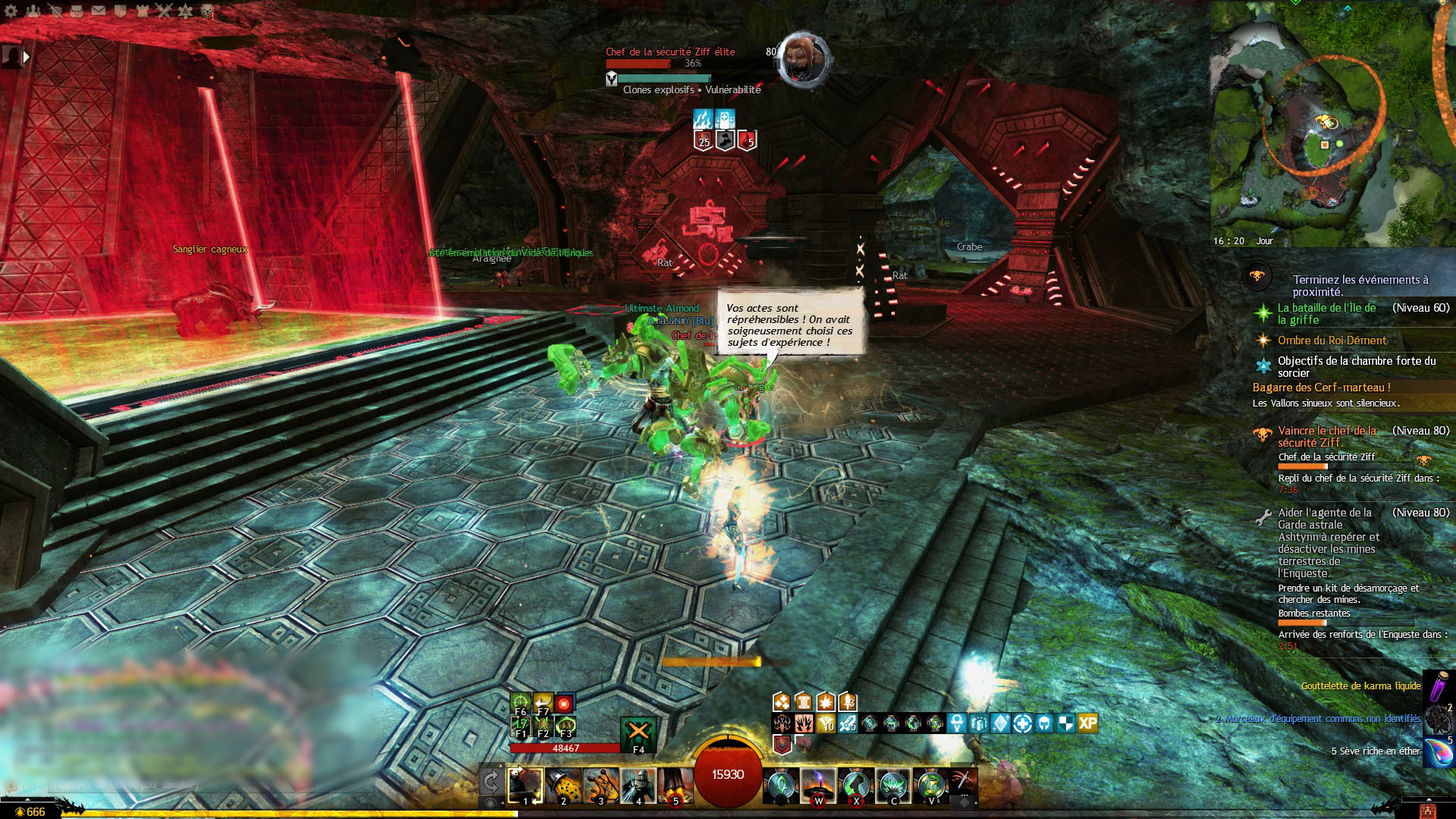Open the crossed swords PvP panel
This screenshot has height=819, width=1456.
click(164, 11)
